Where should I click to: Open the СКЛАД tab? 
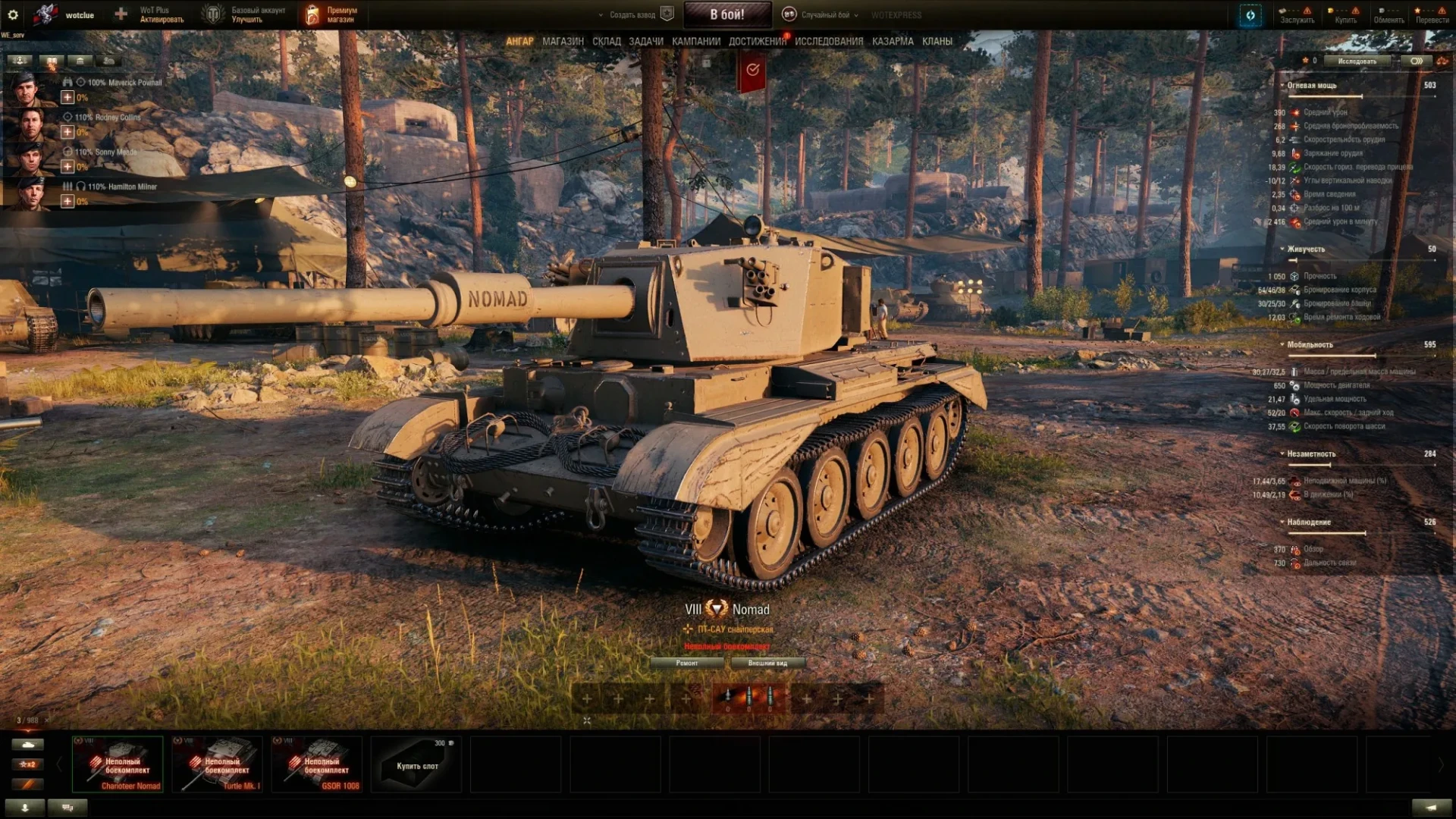coord(606,42)
